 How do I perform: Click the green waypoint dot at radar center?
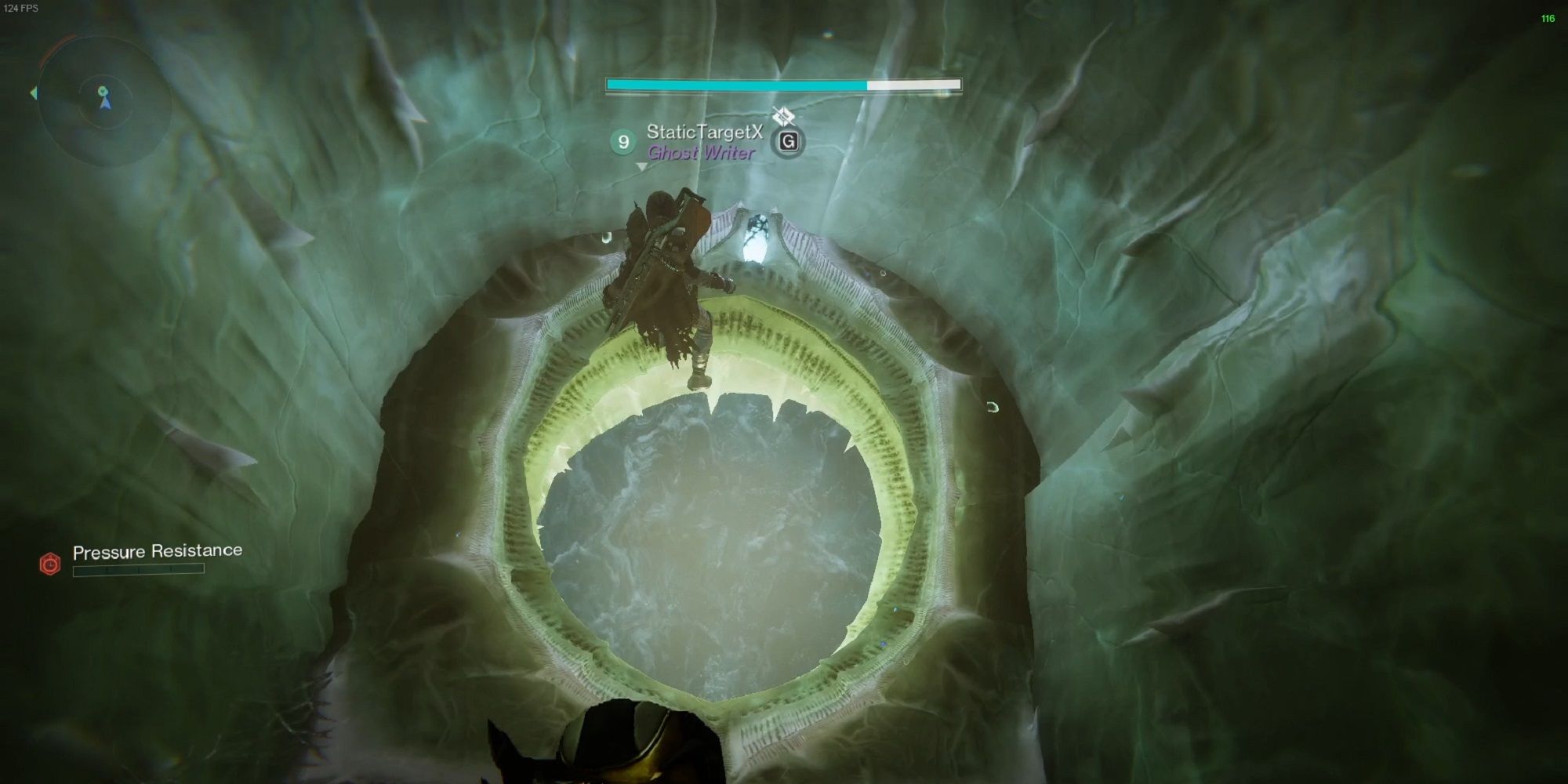coord(103,91)
